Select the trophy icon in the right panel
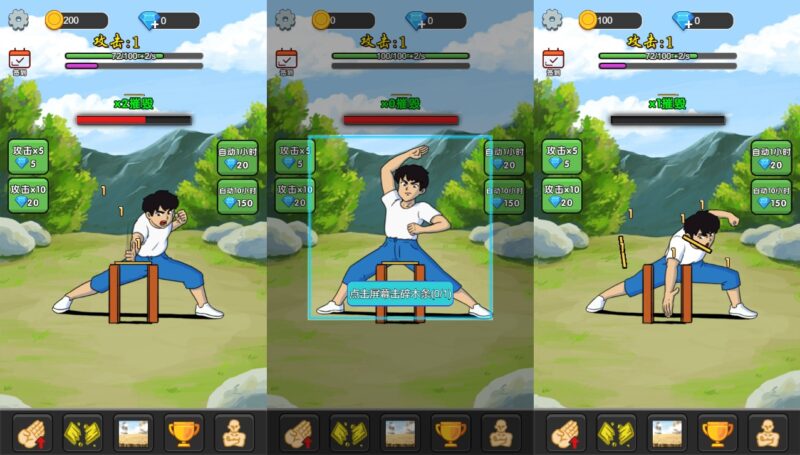This screenshot has width=800, height=455. click(718, 432)
